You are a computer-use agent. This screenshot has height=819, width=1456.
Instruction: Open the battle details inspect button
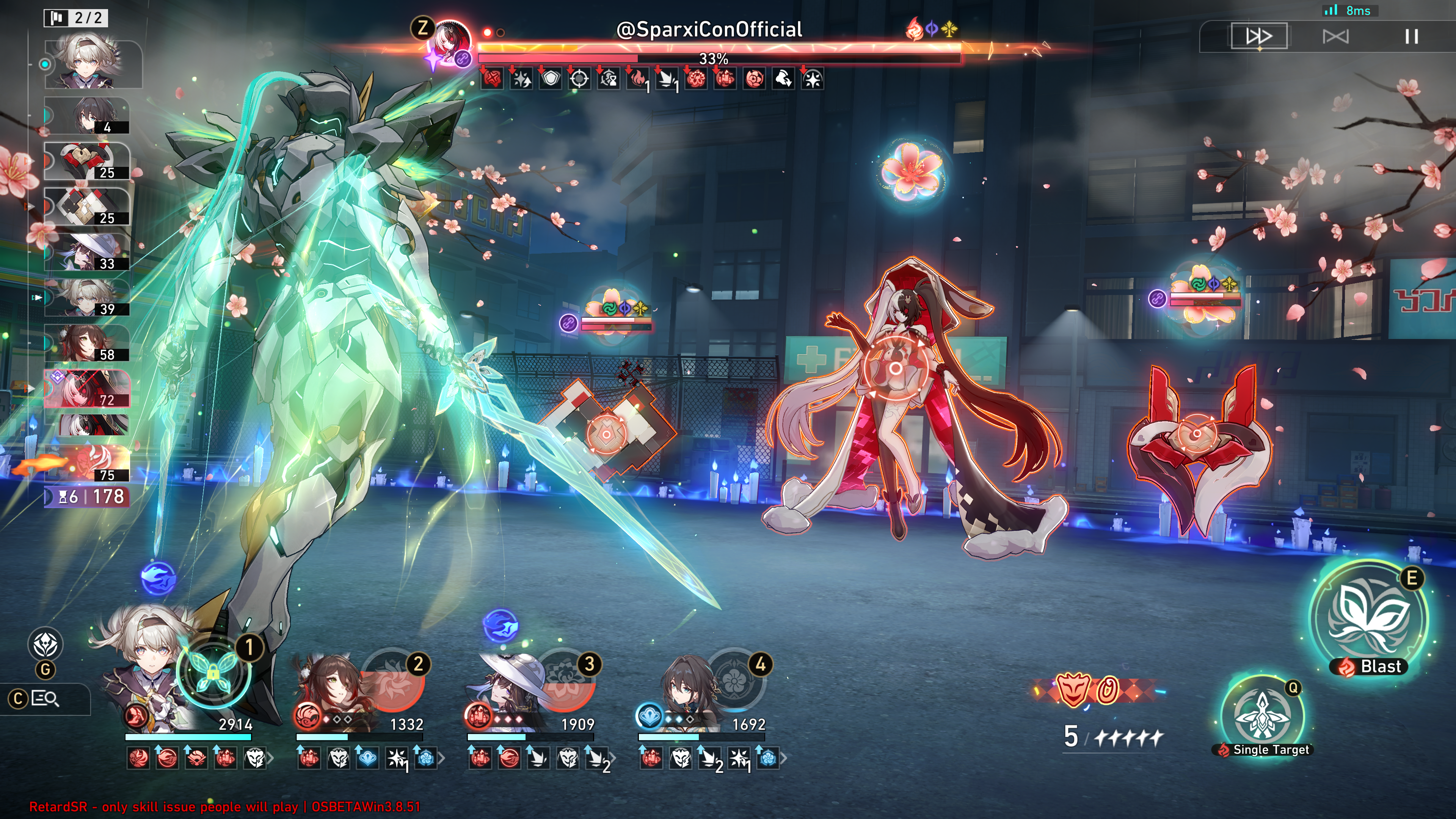pyautogui.click(x=45, y=698)
